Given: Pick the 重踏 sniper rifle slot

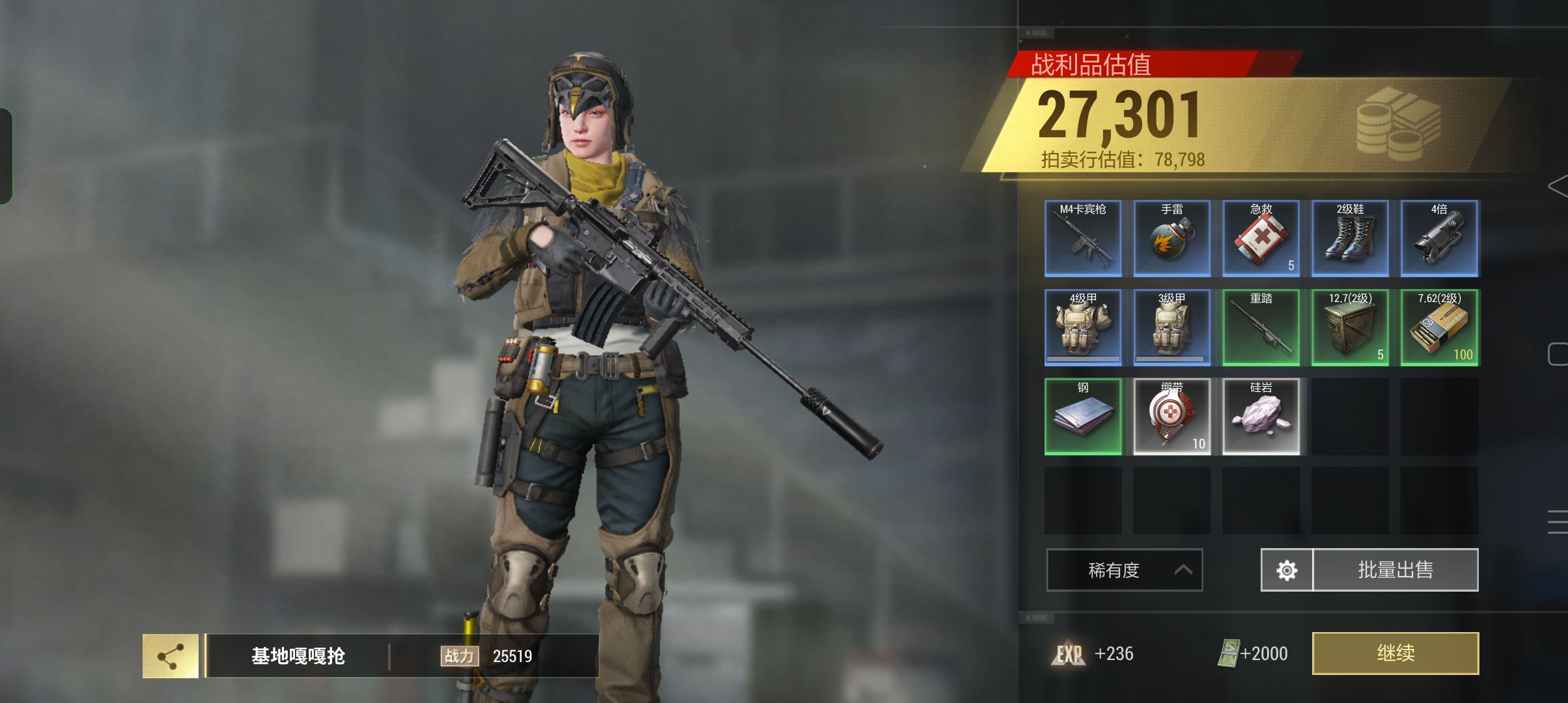Looking at the screenshot, I should pos(1261,327).
